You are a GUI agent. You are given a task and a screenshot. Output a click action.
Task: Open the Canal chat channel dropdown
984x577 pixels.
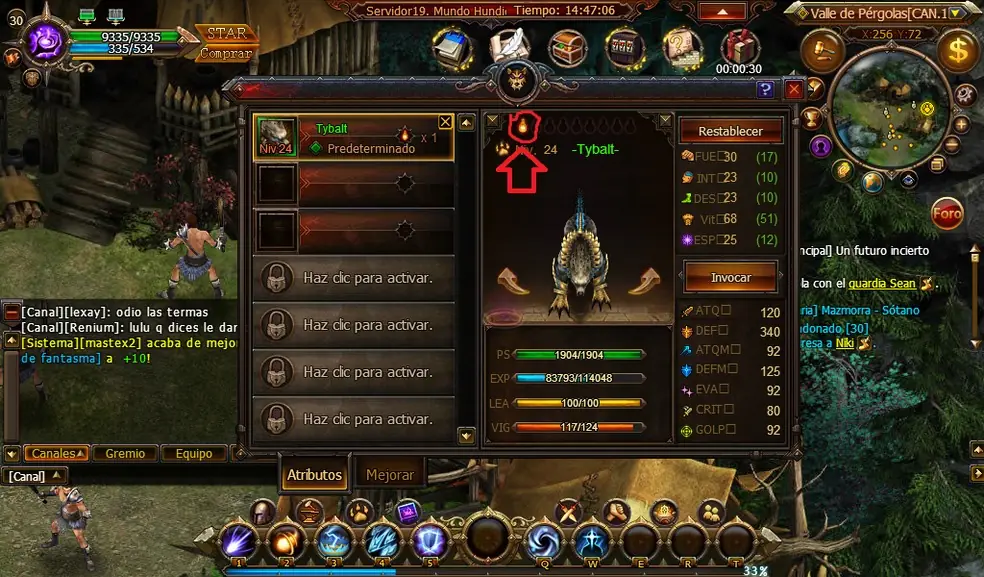(36, 476)
